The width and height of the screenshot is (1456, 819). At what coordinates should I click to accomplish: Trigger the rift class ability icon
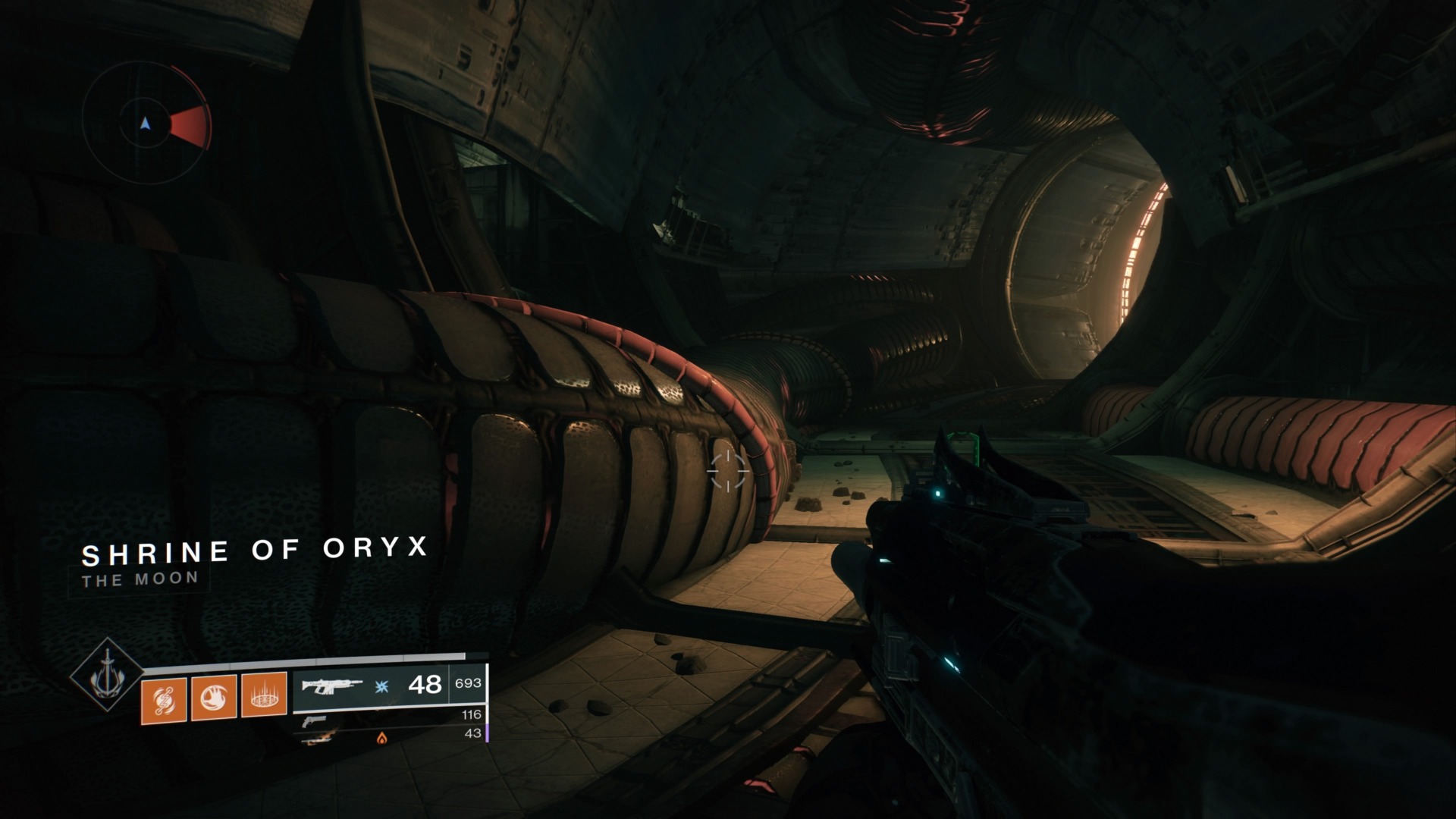(264, 695)
